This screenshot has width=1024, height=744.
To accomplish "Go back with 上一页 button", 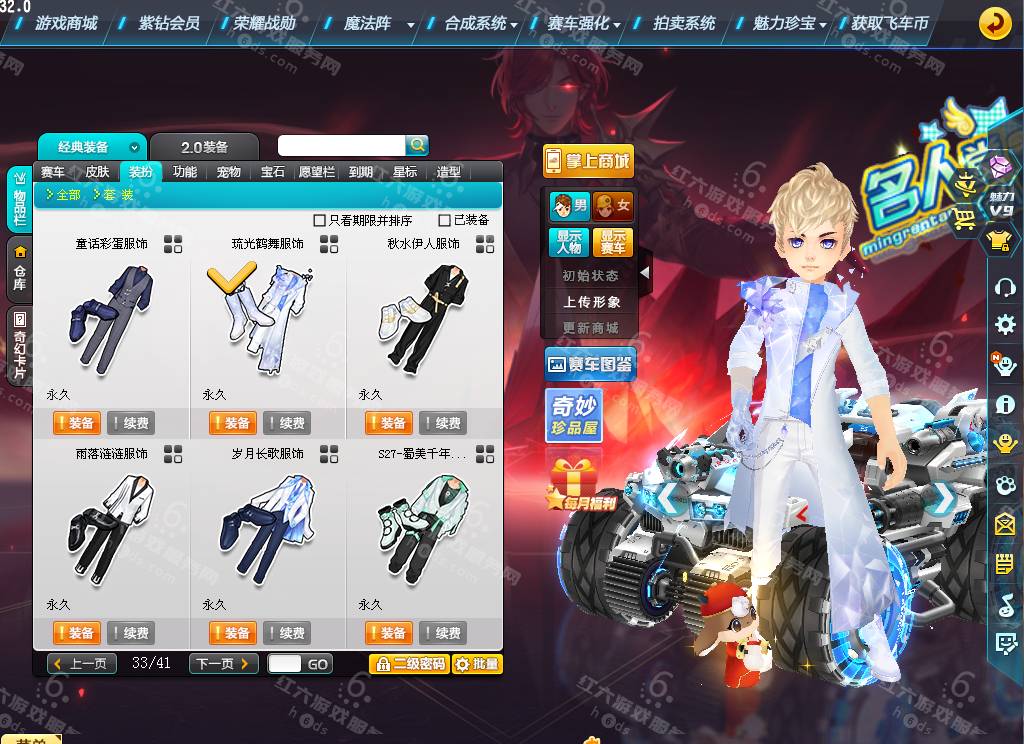I will (82, 664).
